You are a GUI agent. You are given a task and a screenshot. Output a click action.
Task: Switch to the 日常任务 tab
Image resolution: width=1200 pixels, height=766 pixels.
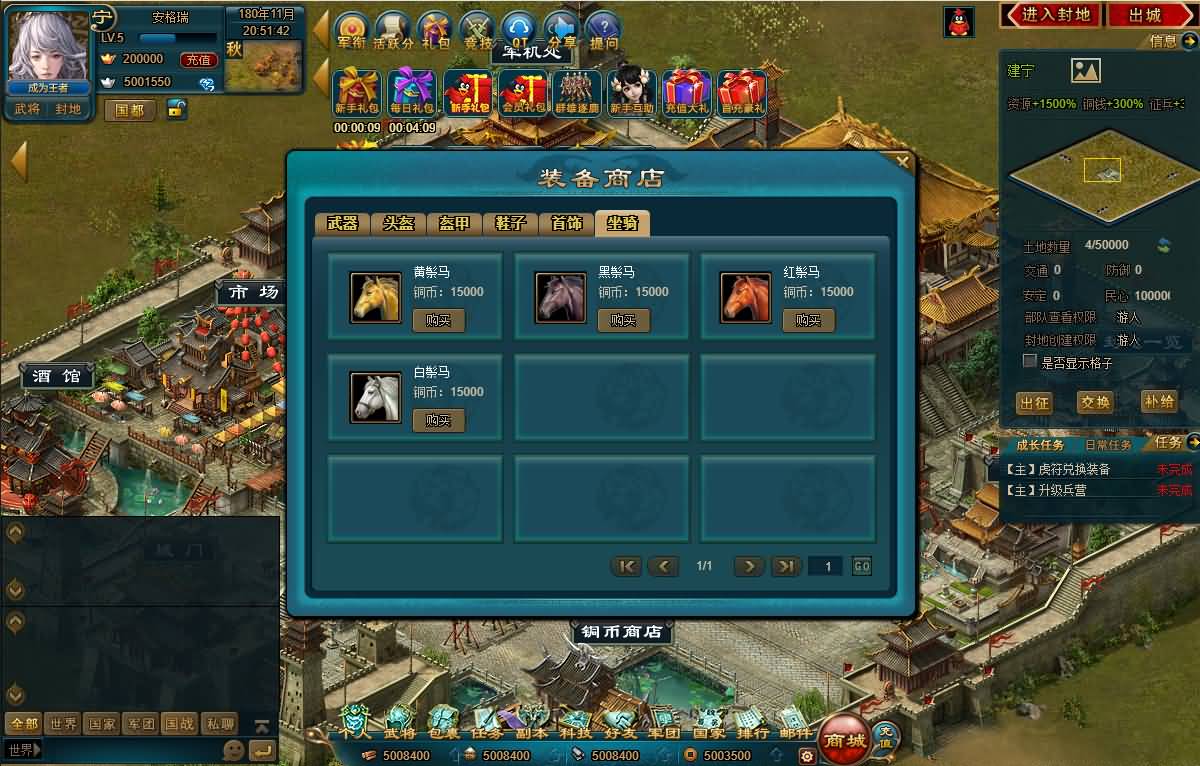[x=1108, y=445]
